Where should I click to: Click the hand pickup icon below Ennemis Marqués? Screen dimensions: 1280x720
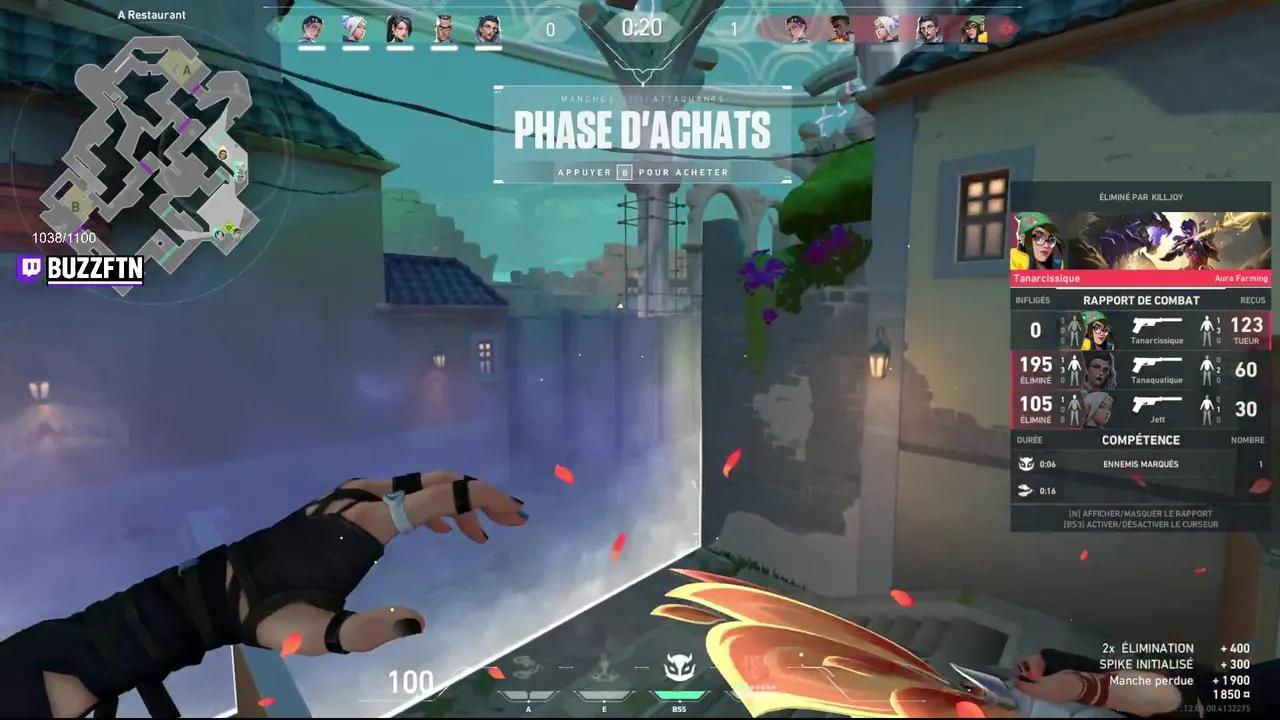[1024, 490]
